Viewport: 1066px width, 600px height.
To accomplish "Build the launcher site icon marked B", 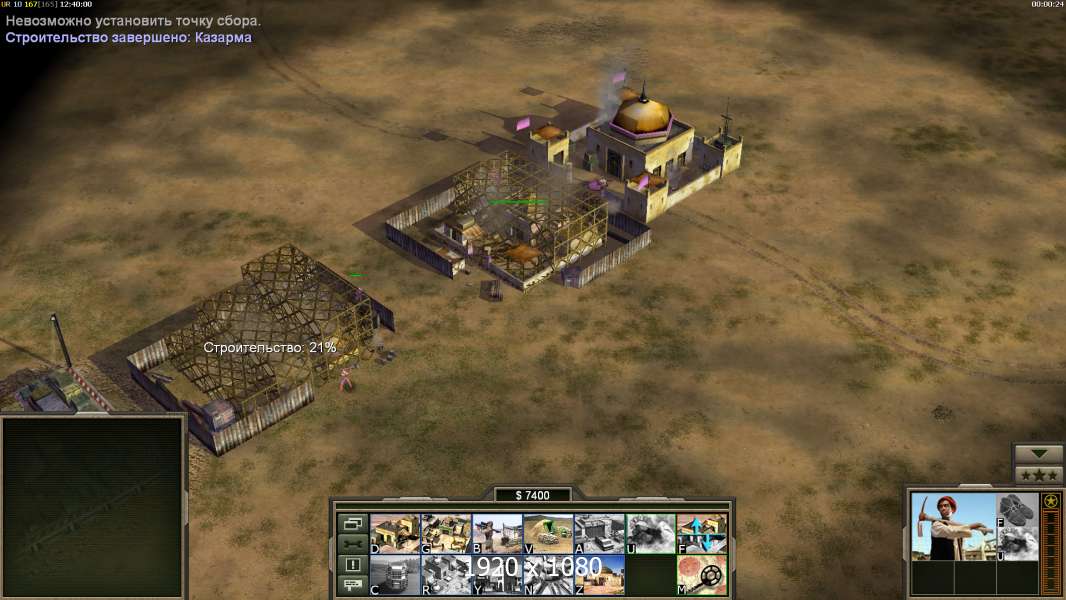I will [x=497, y=534].
